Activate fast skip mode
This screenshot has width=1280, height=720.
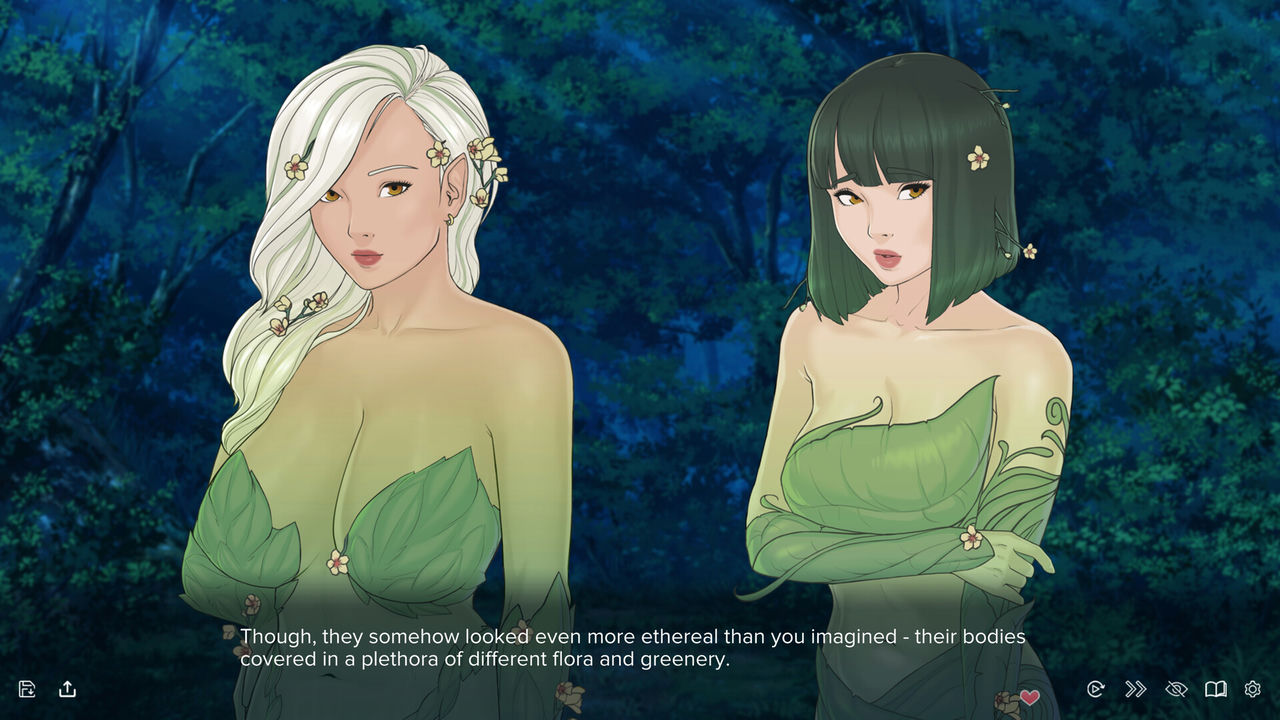click(1134, 689)
